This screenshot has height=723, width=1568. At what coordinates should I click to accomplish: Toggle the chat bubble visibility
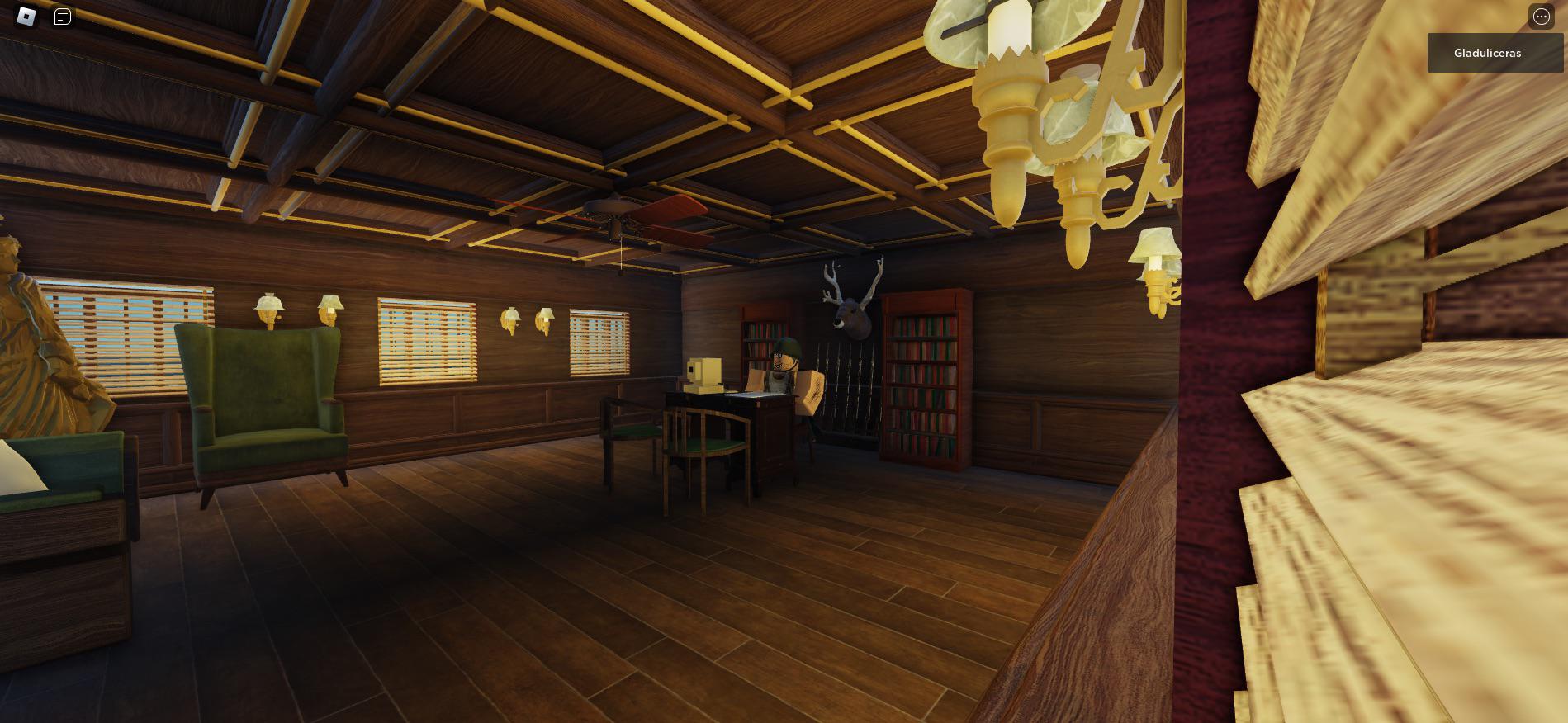coord(62,17)
